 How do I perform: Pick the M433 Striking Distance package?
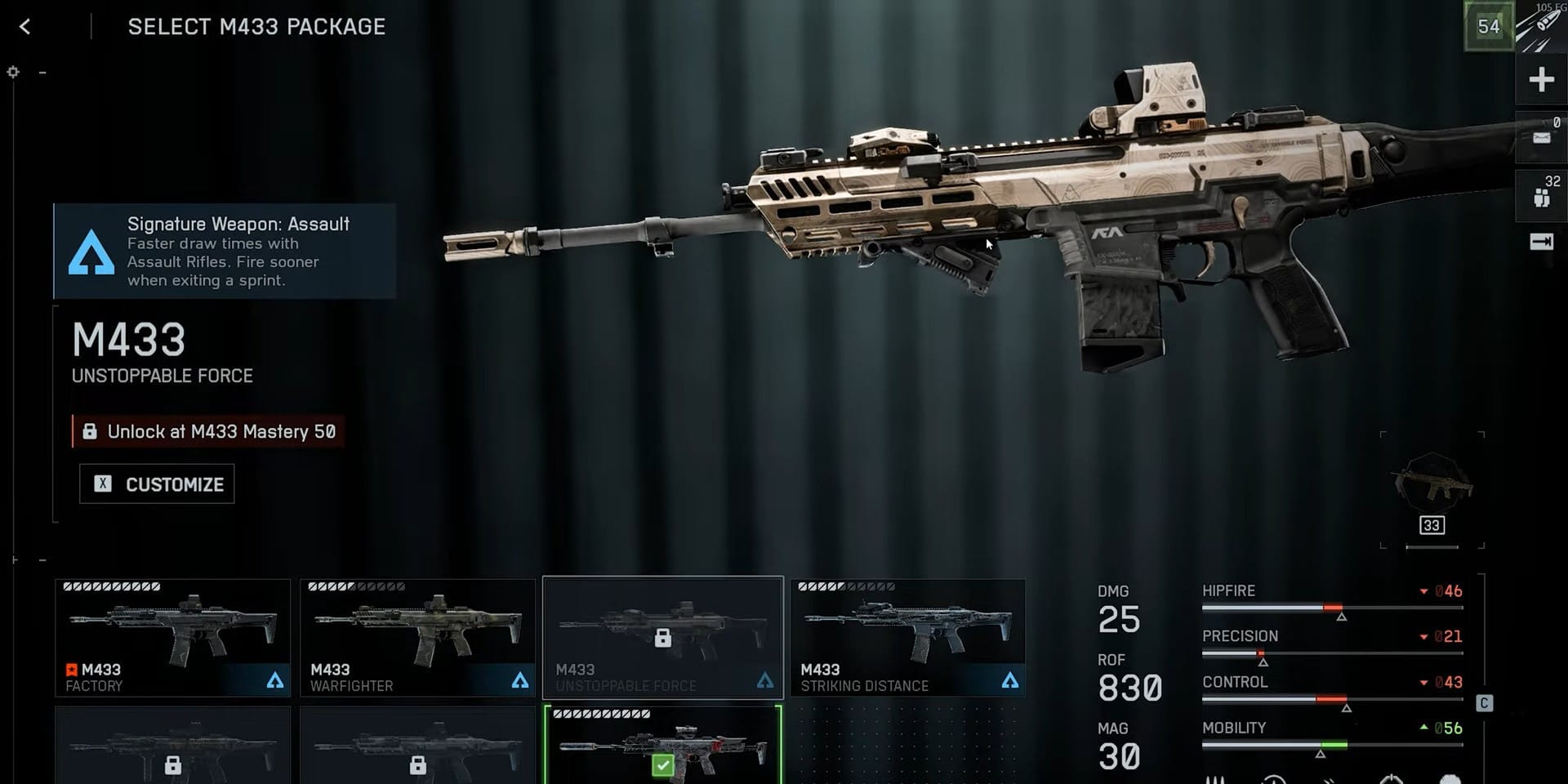[907, 638]
